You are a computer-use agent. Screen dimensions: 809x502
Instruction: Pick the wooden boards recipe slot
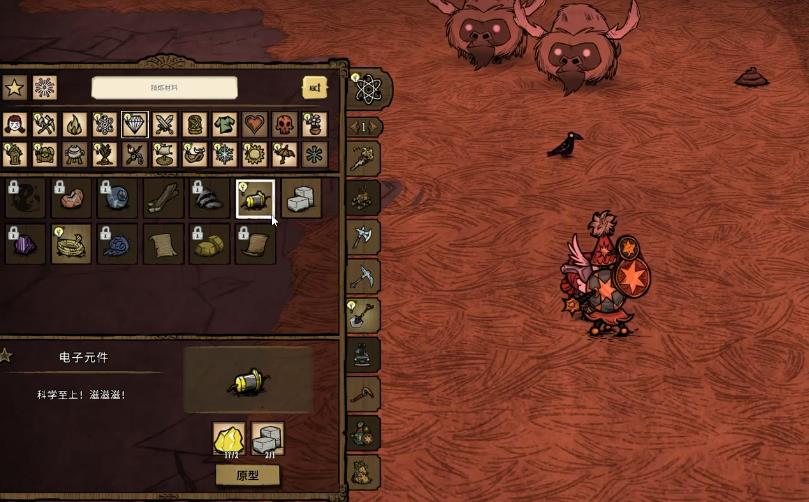163,198
